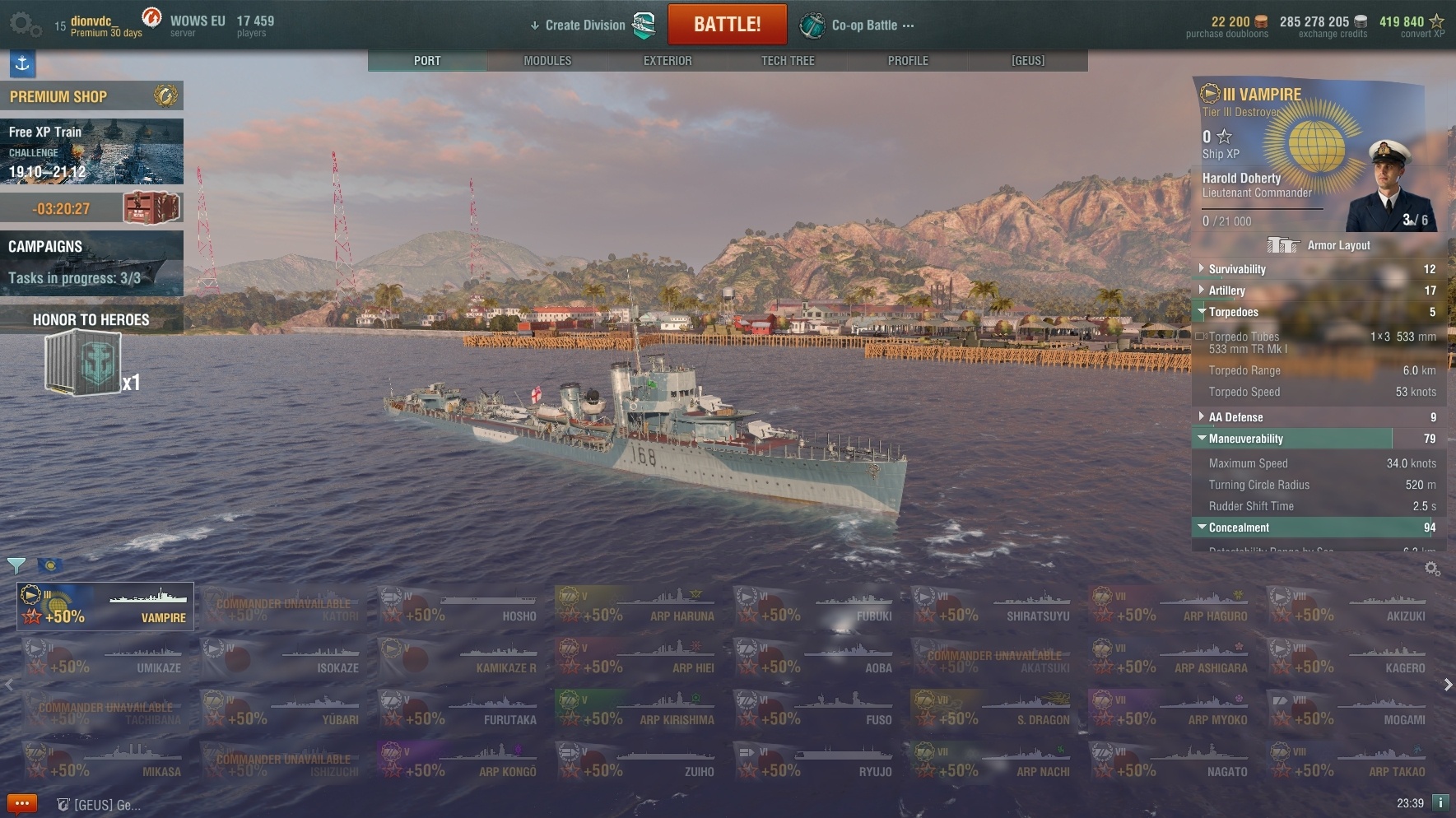Open the Honor to Heroes container
This screenshot has height=818, width=1456.
click(x=85, y=362)
